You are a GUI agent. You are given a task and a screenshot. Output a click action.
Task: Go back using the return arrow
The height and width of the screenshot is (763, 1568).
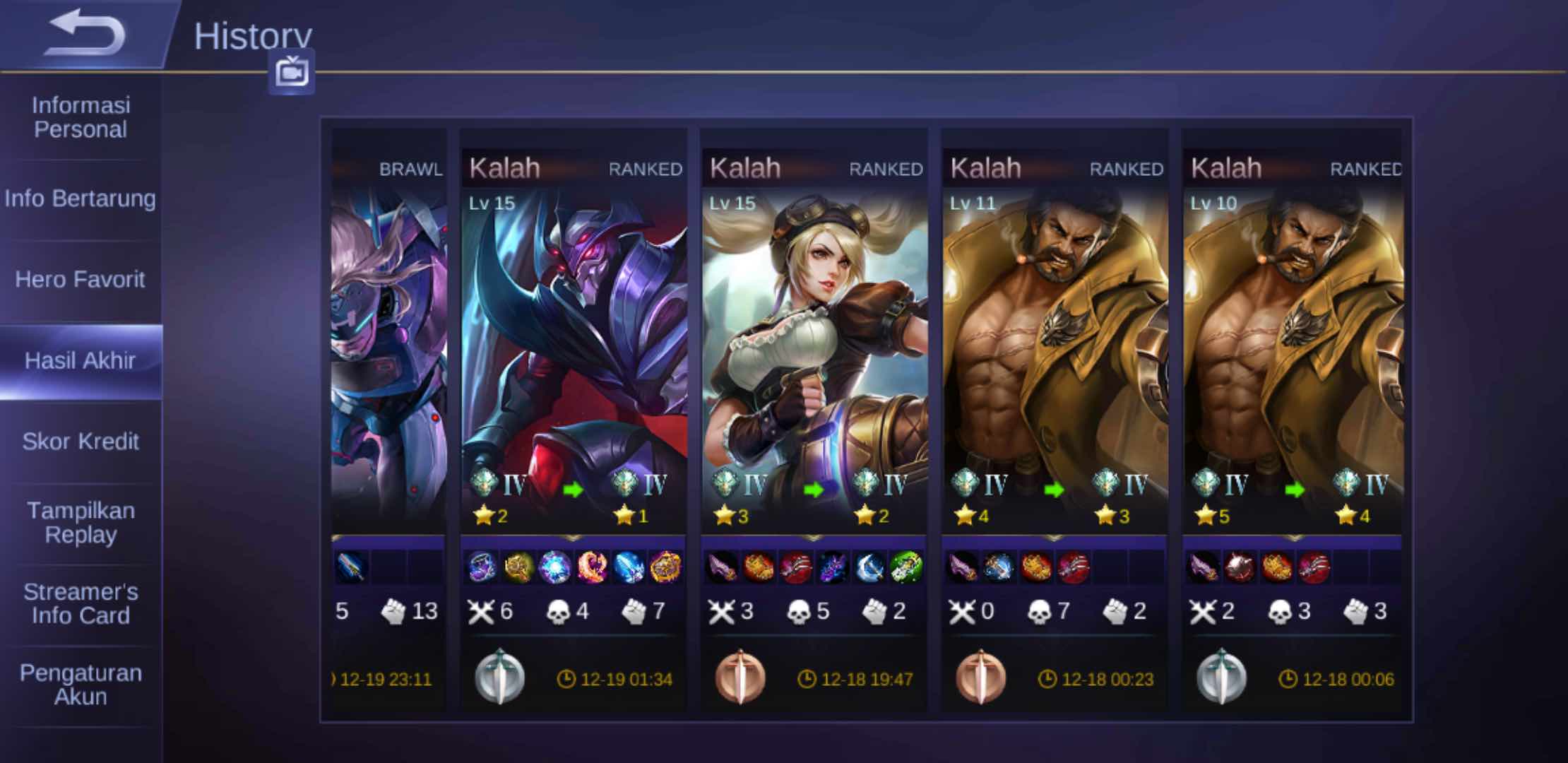click(85, 34)
